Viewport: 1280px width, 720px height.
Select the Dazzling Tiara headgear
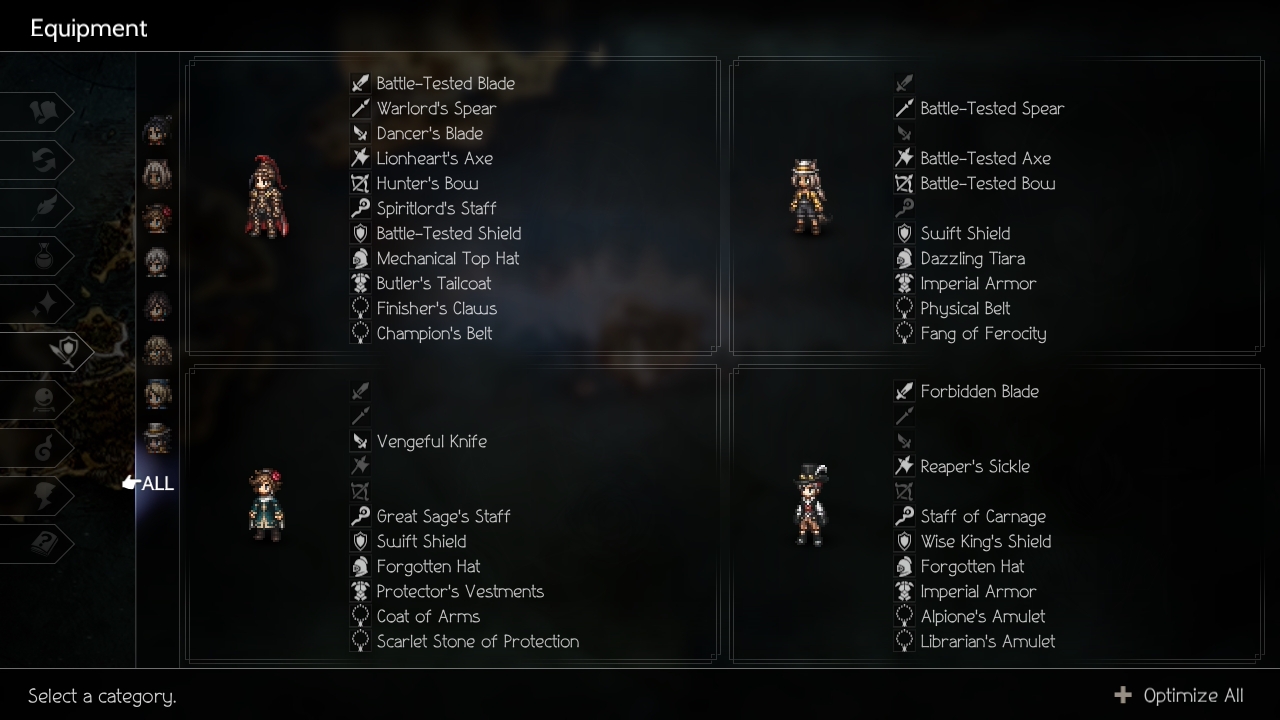(972, 259)
